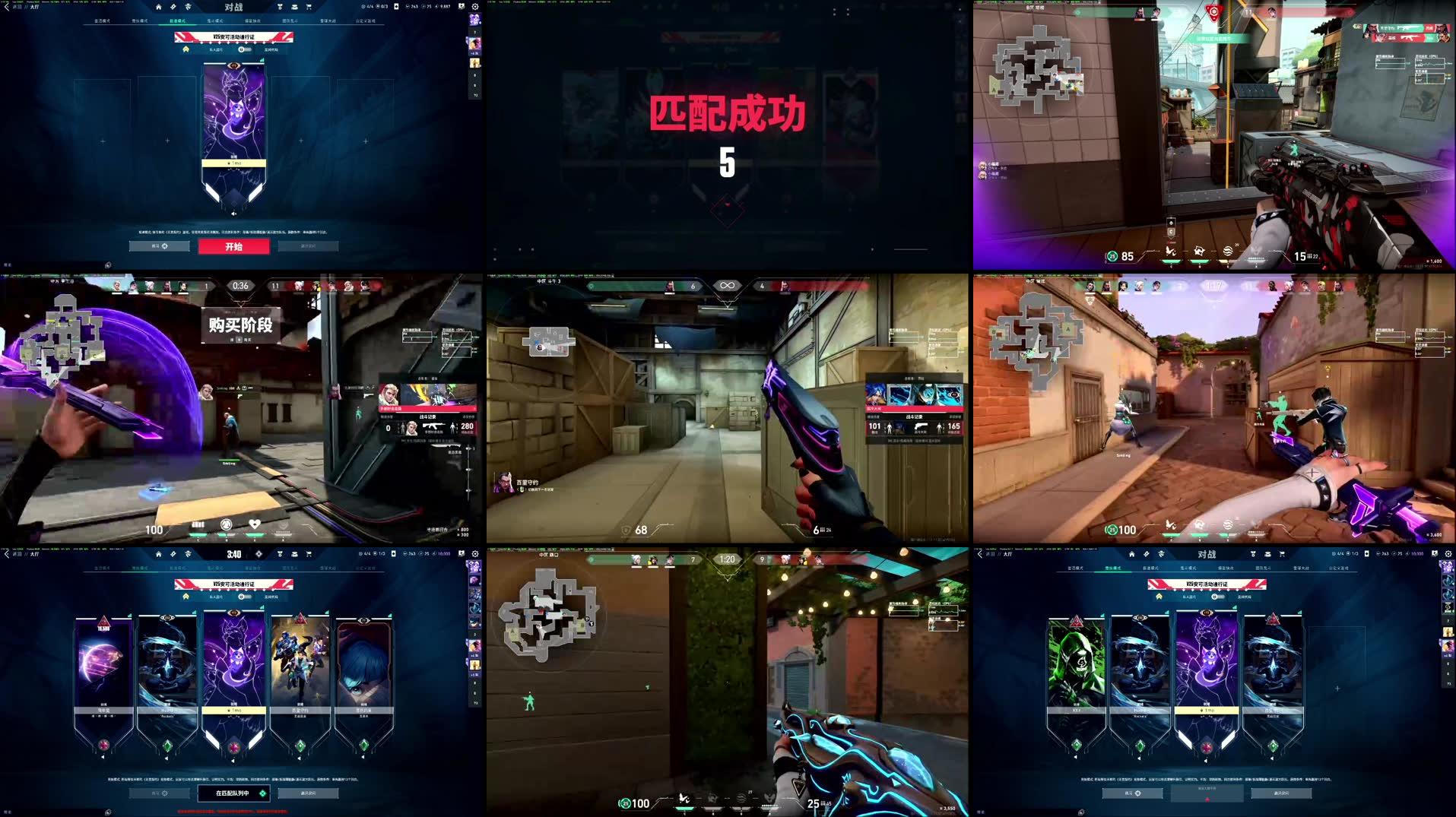Collapse the V25安可活动通行证 banner with the yellow chevron
This screenshot has width=1456, height=817.
click(186, 49)
